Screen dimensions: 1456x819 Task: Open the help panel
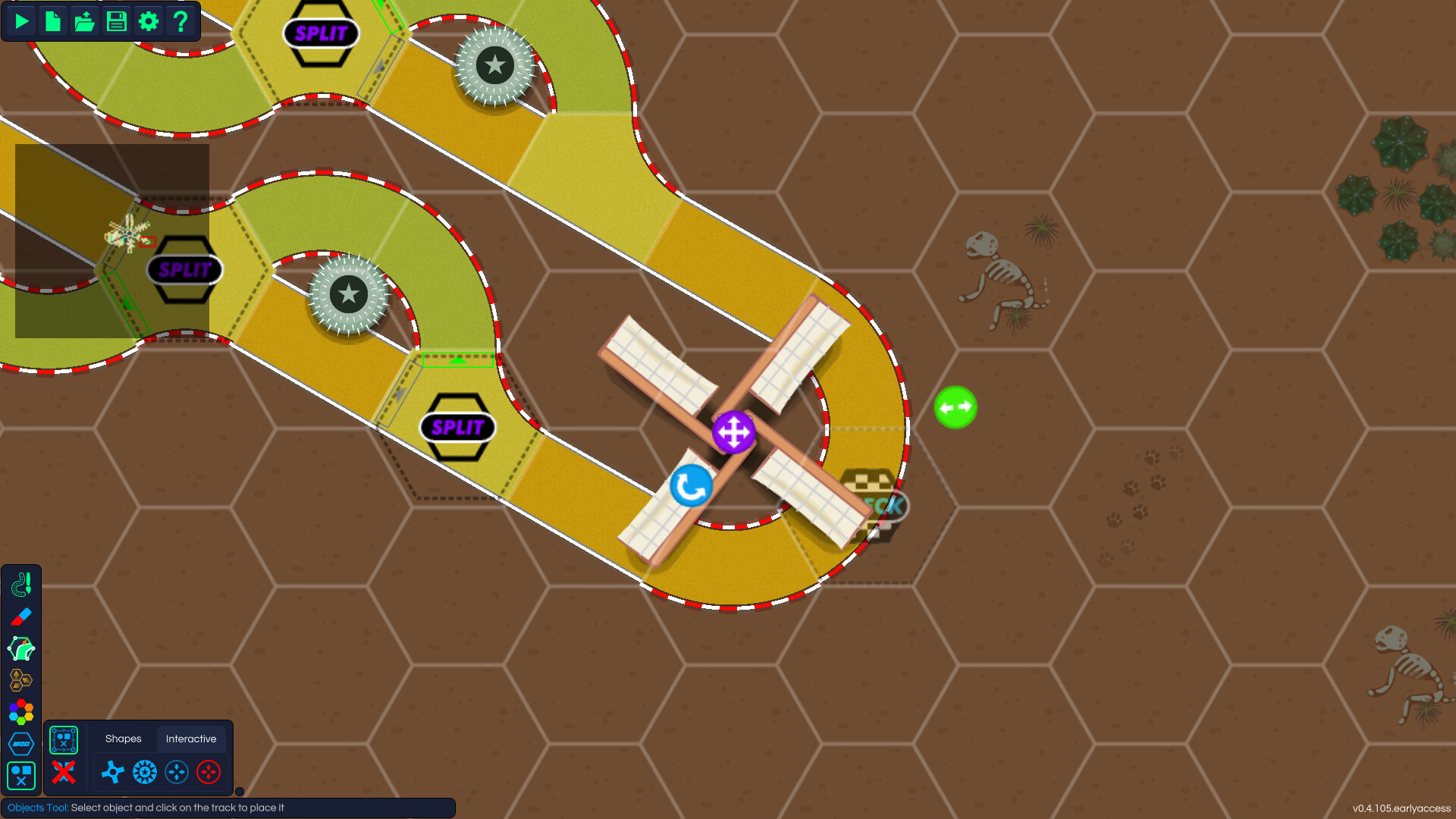[x=180, y=21]
